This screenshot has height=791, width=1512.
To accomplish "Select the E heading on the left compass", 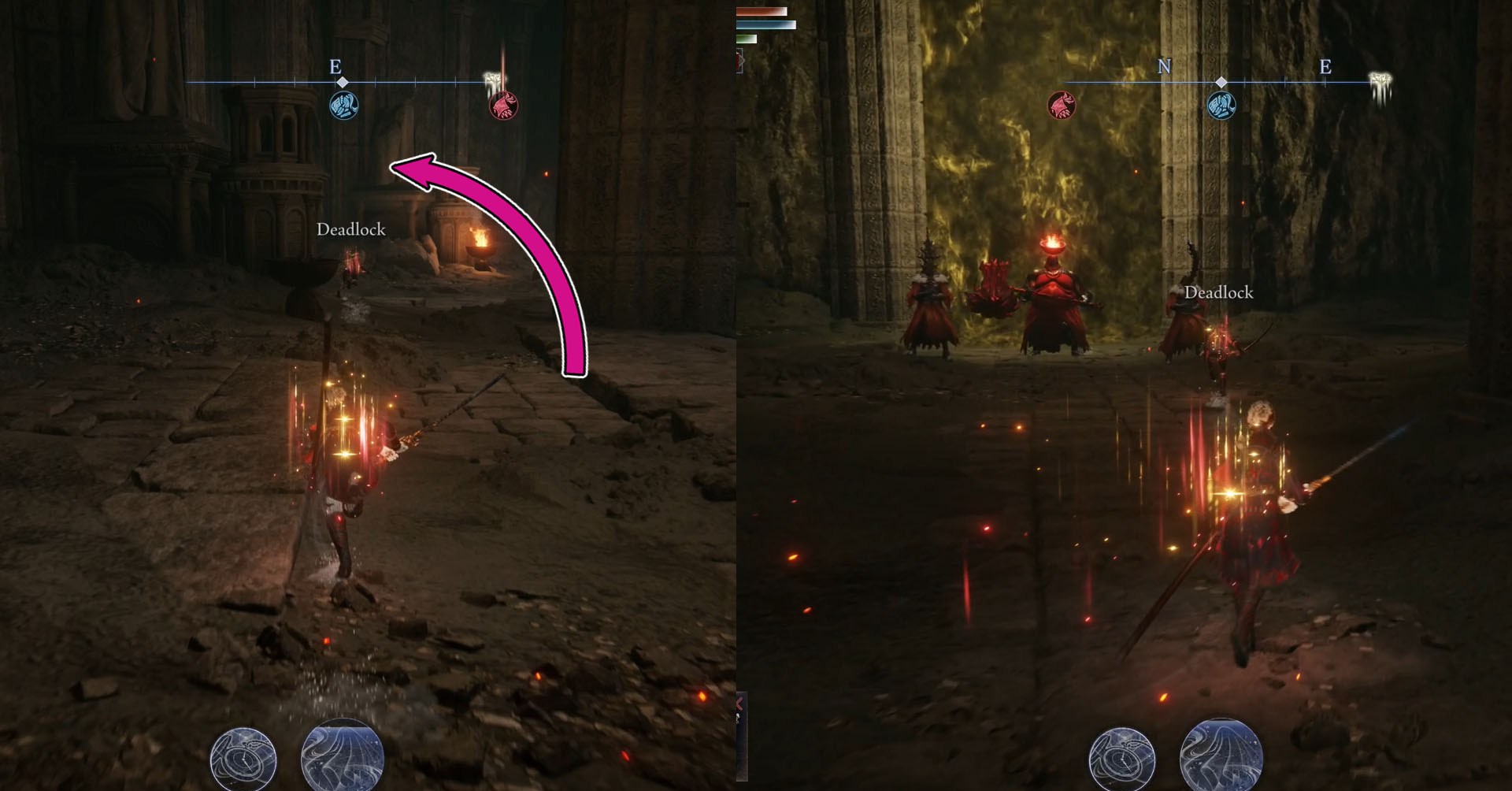I will coord(335,68).
